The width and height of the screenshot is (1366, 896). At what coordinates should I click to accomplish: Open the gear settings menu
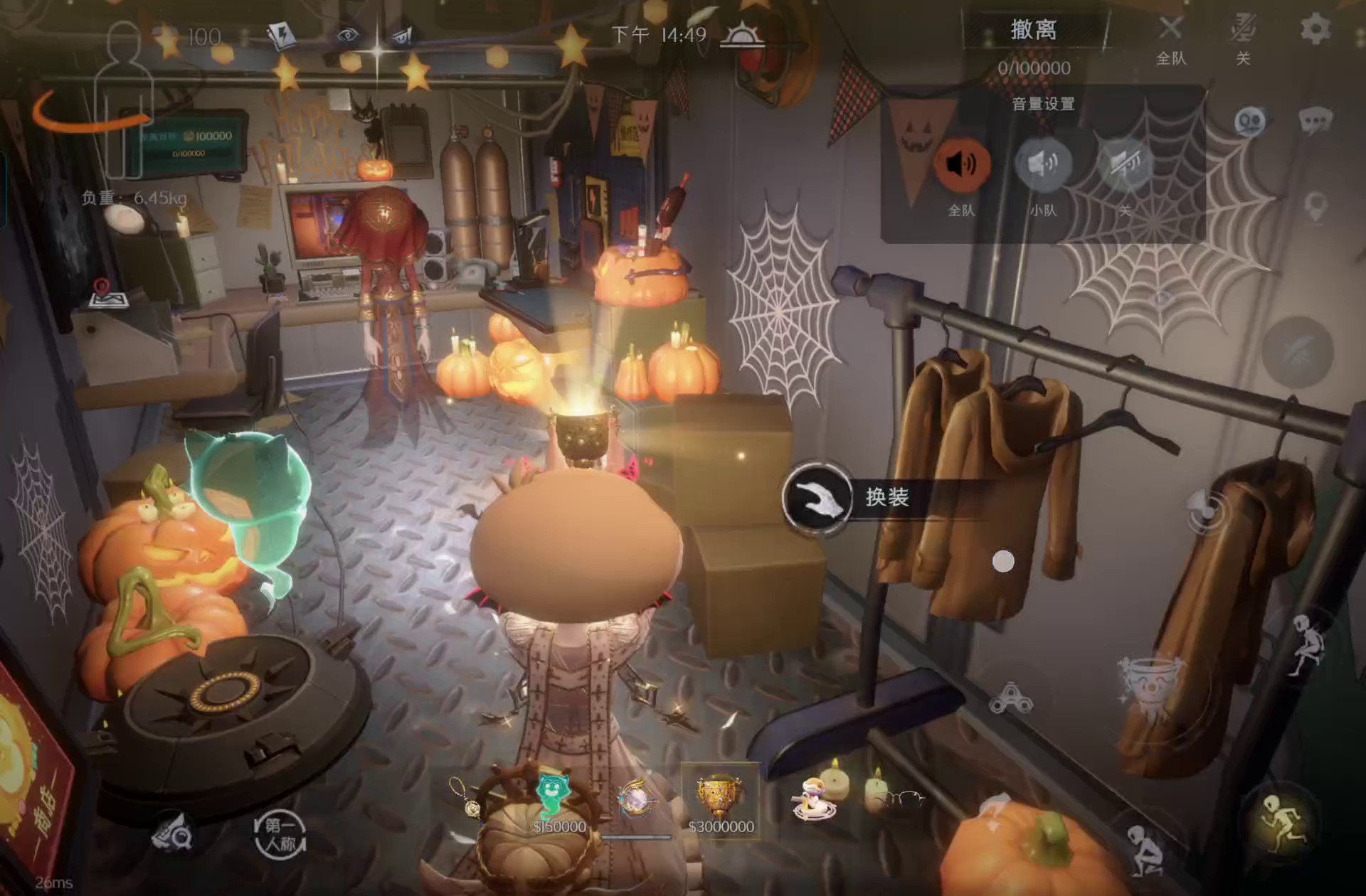(x=1314, y=30)
